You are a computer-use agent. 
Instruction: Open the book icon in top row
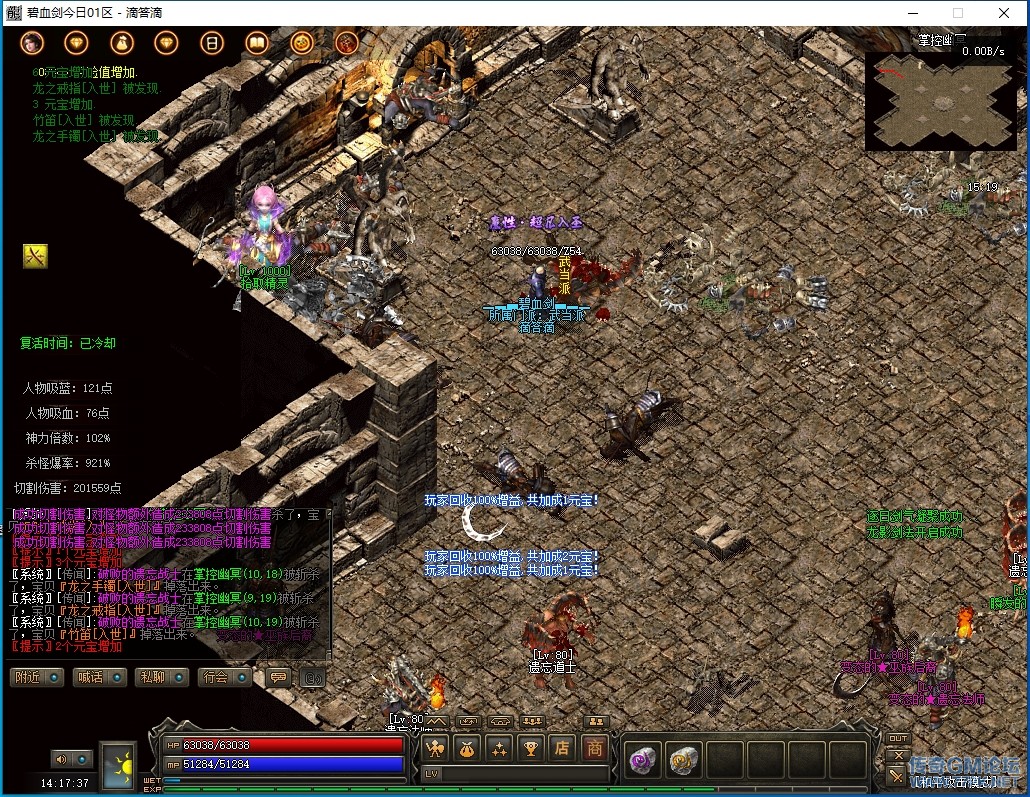coord(257,43)
